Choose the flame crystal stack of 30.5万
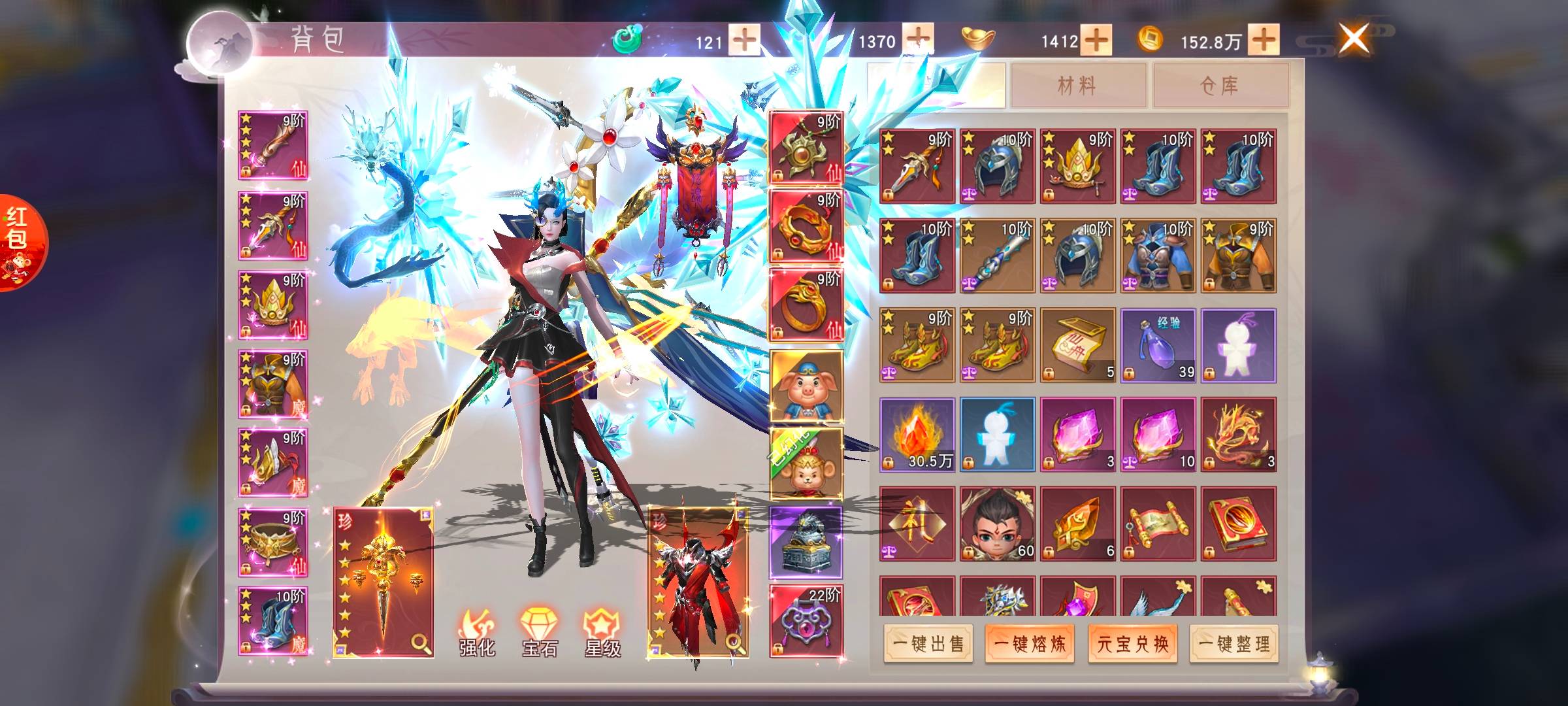This screenshot has height=706, width=1568. [x=917, y=435]
